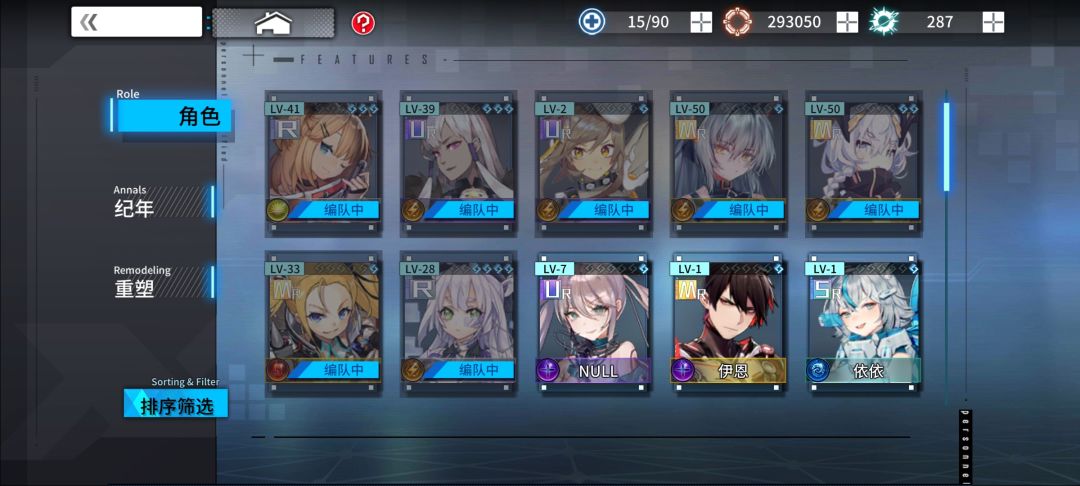Select the LV-28 green-eyed character card
The height and width of the screenshot is (486, 1080).
458,322
